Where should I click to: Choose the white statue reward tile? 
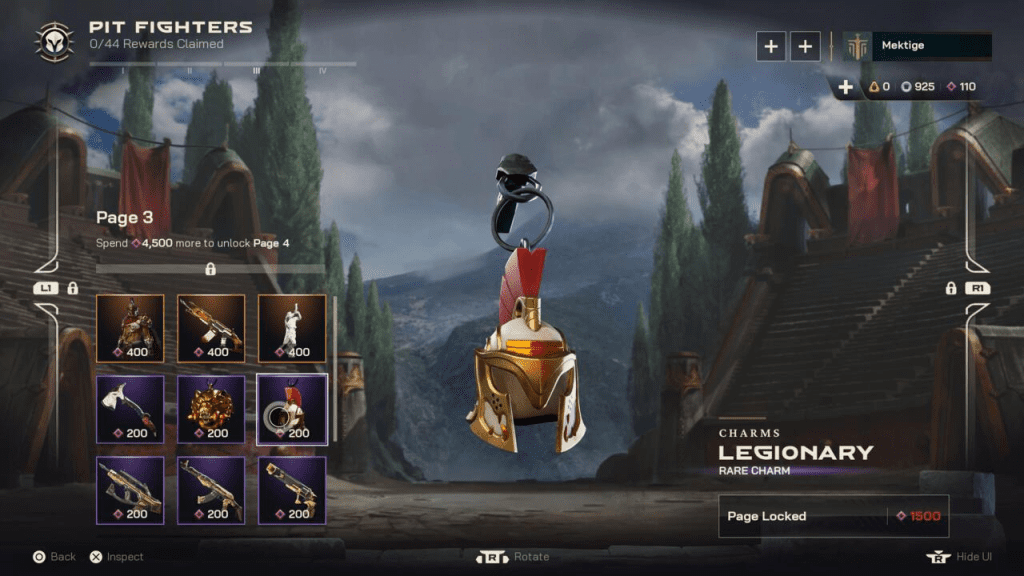click(292, 327)
